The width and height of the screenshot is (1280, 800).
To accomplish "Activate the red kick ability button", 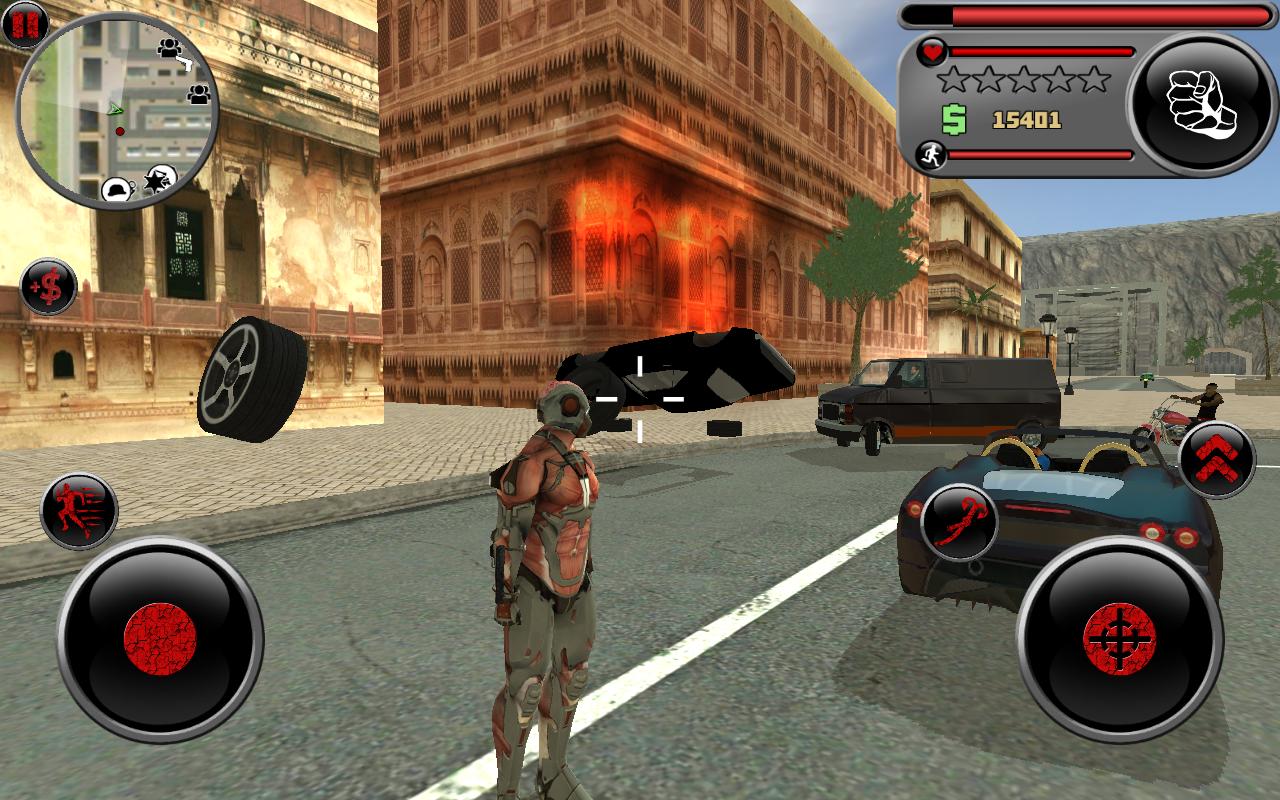I will 959,522.
